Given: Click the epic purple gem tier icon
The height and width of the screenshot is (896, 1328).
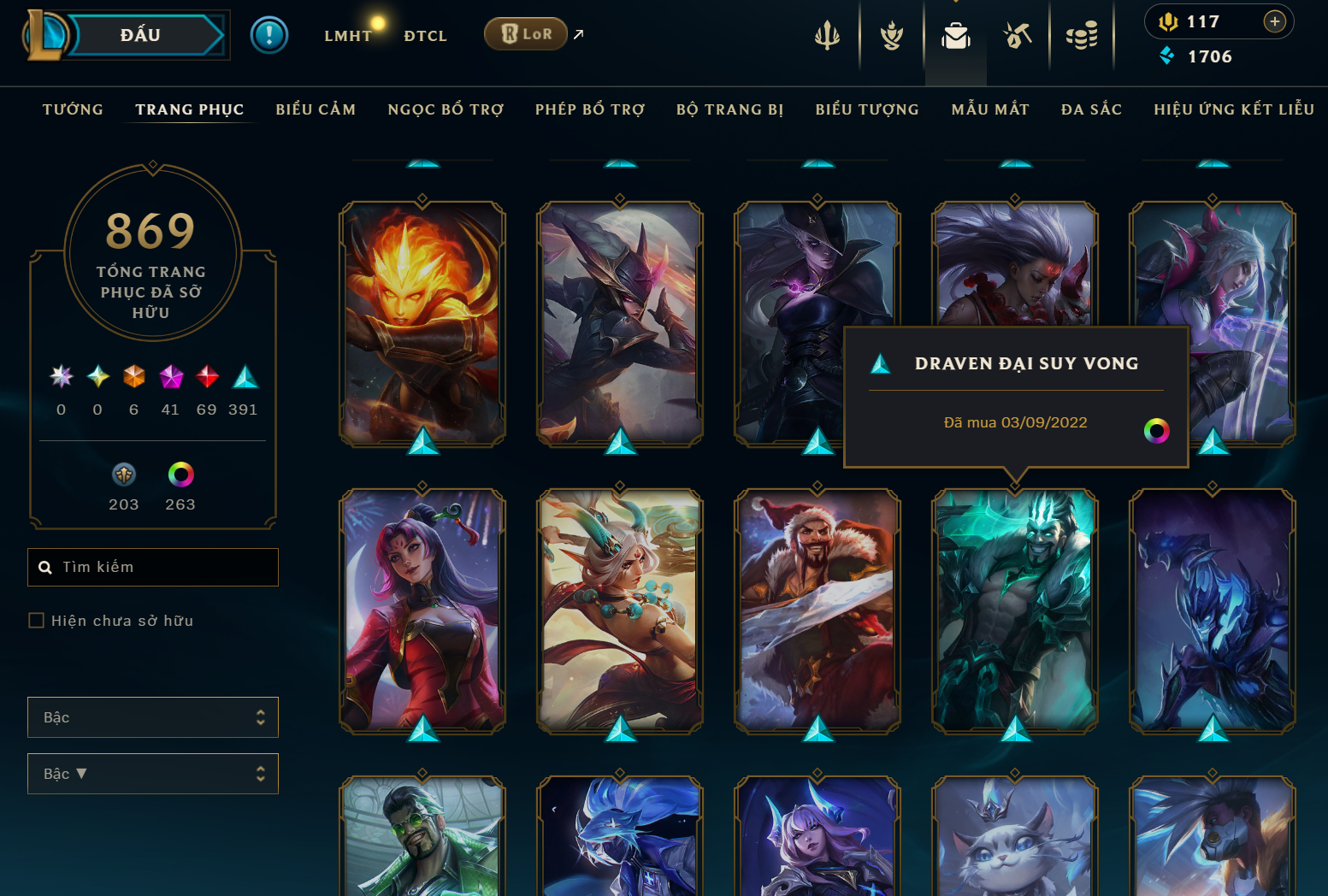Looking at the screenshot, I should point(170,376).
